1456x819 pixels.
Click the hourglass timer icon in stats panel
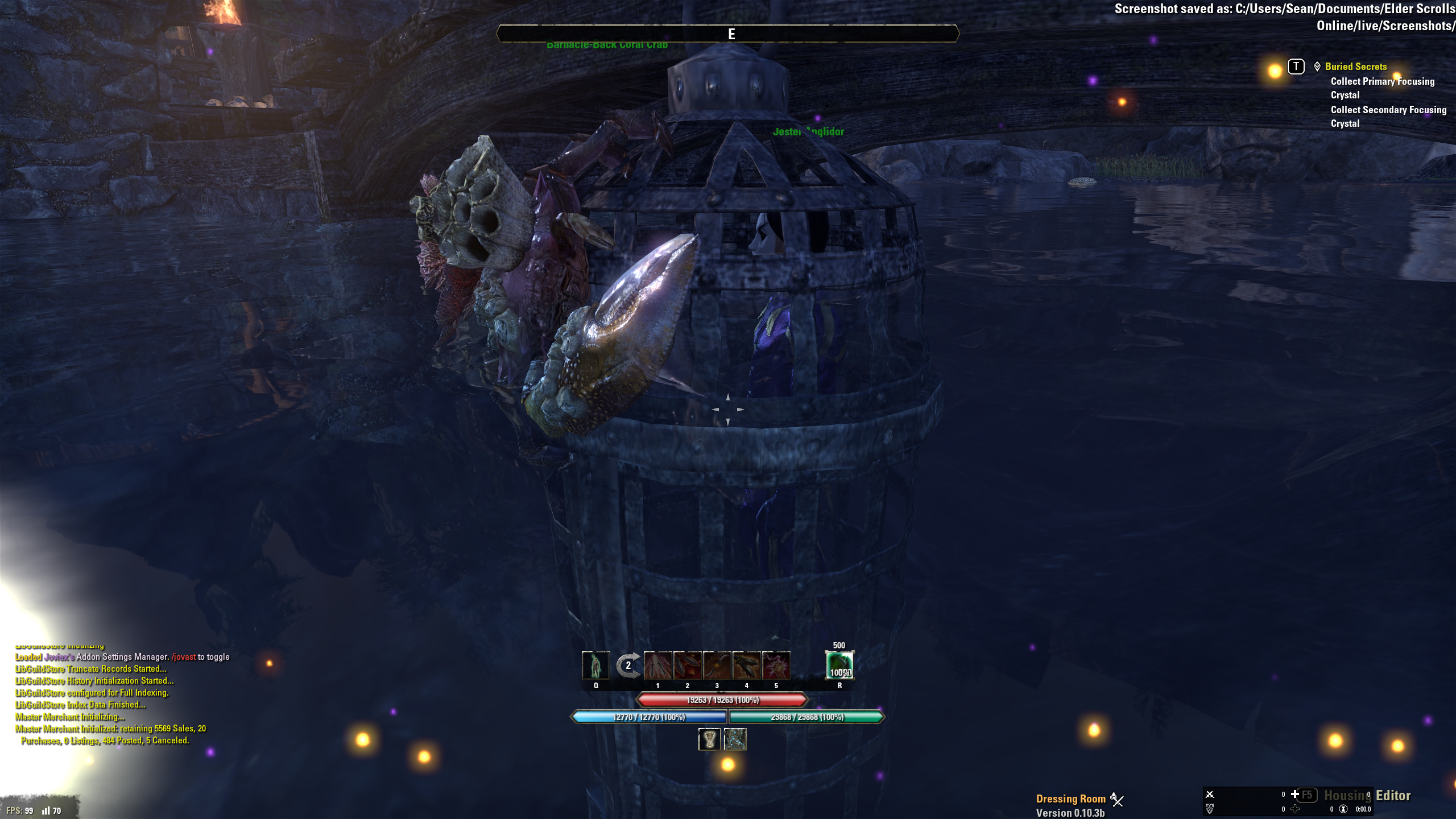(1343, 809)
